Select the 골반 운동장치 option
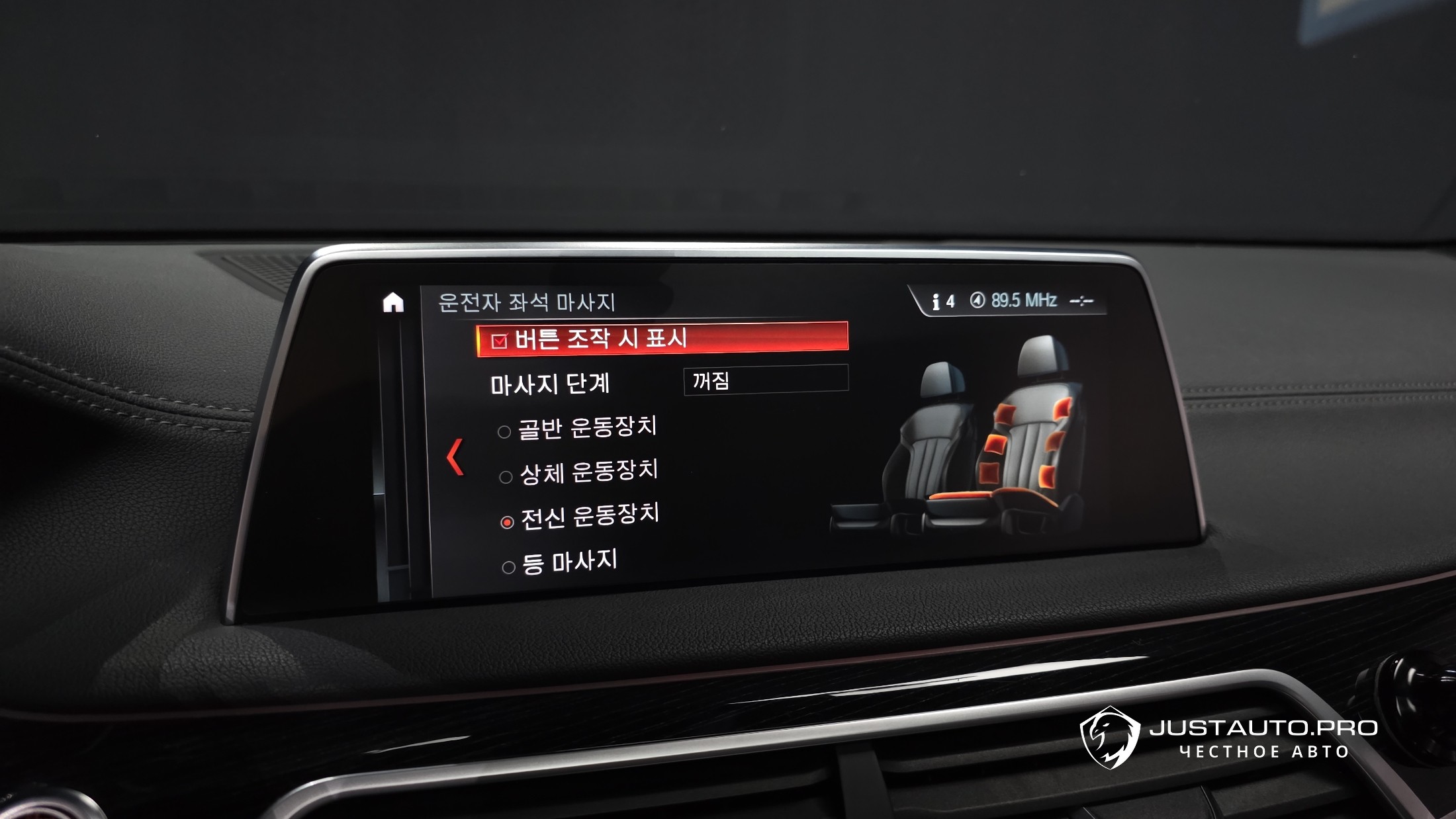 pyautogui.click(x=504, y=432)
